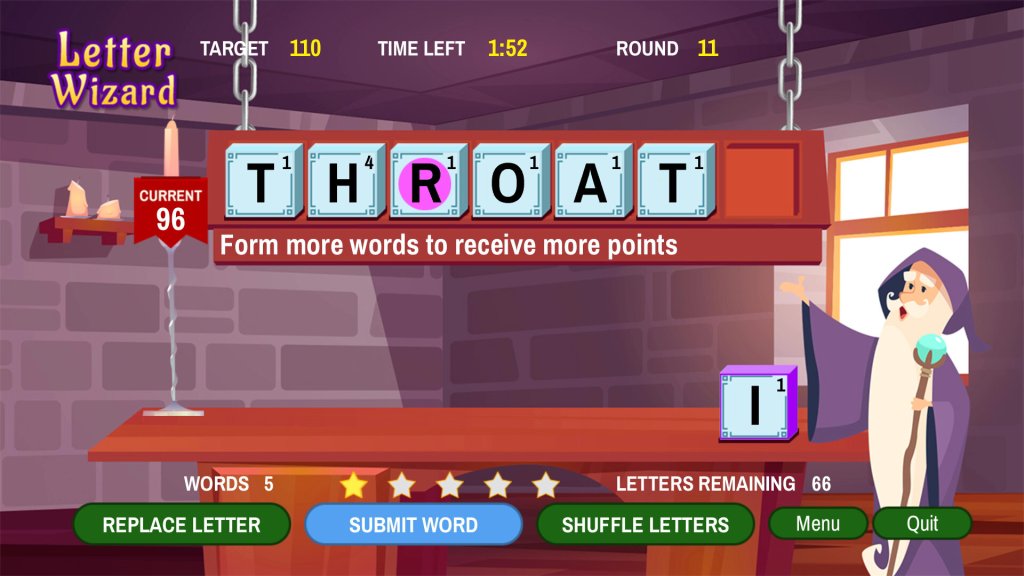1024x576 pixels.
Task: Click the Replace Letter button
Action: point(181,525)
